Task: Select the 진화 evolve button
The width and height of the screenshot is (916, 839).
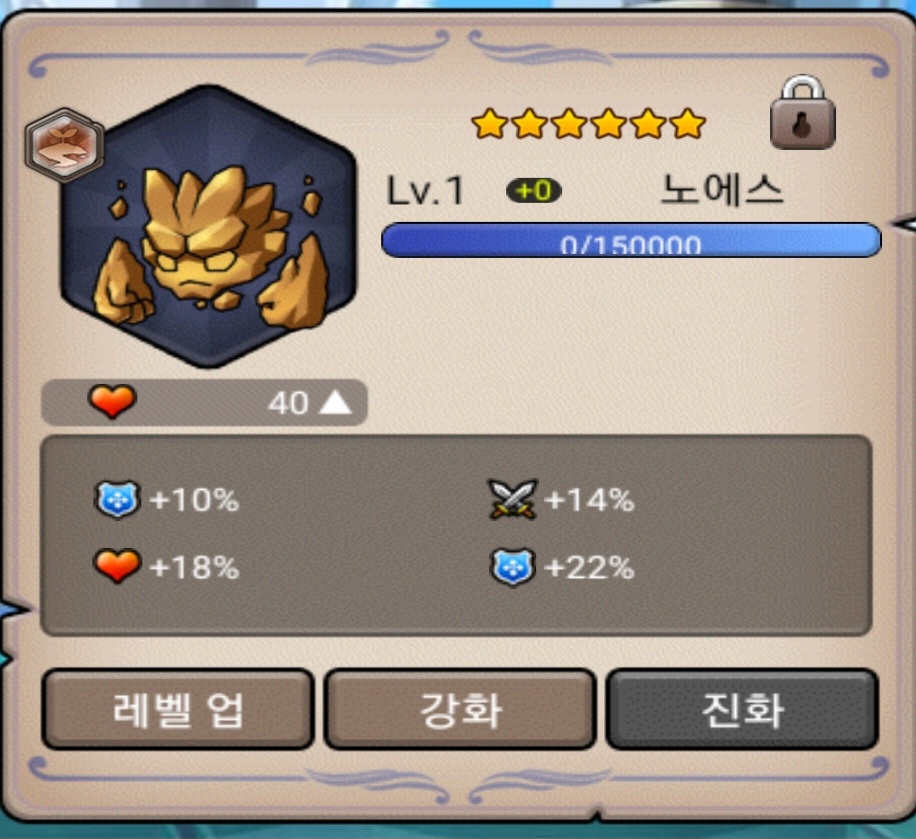Action: pos(742,709)
